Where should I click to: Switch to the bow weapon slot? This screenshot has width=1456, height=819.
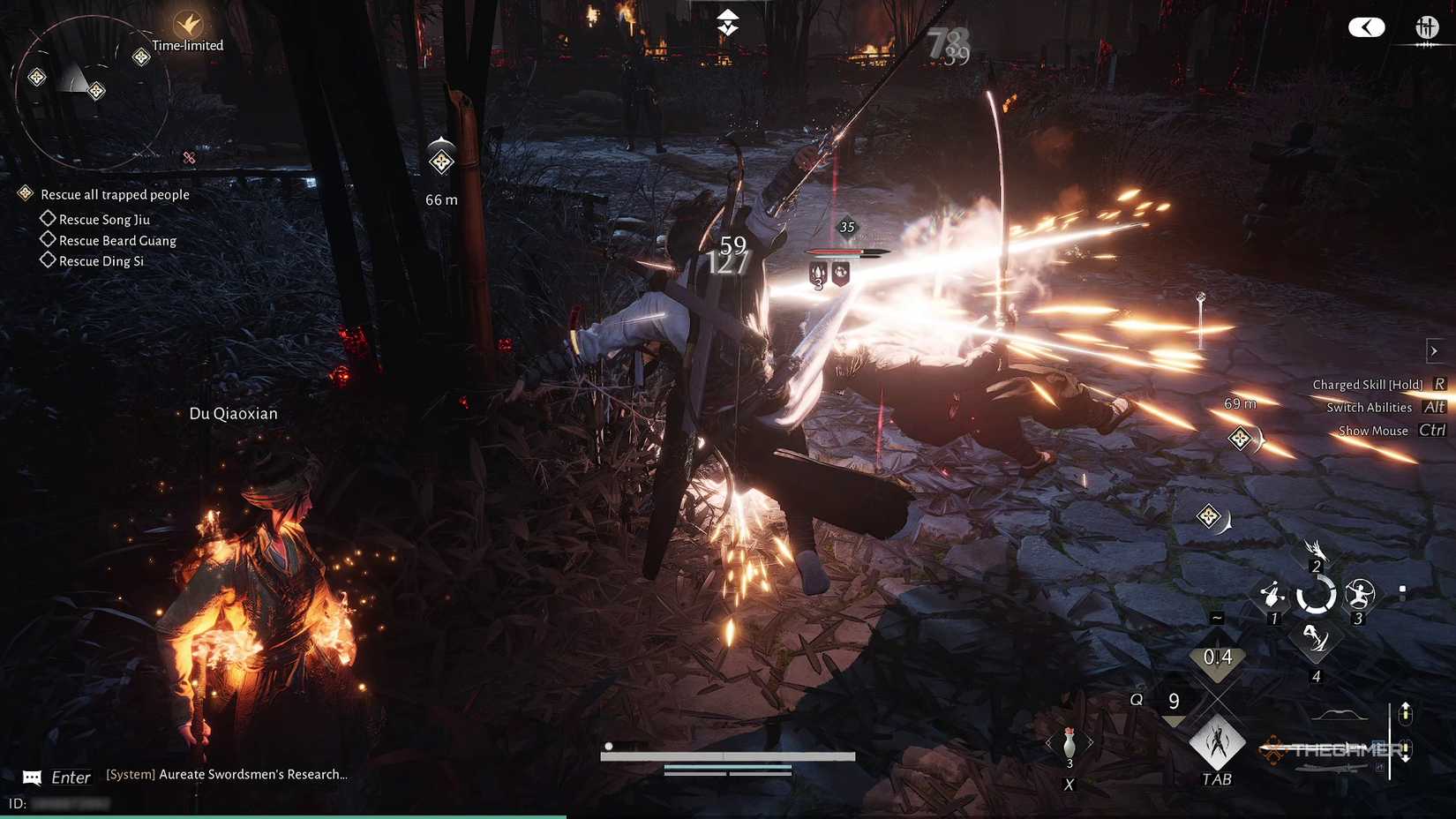(1337, 713)
